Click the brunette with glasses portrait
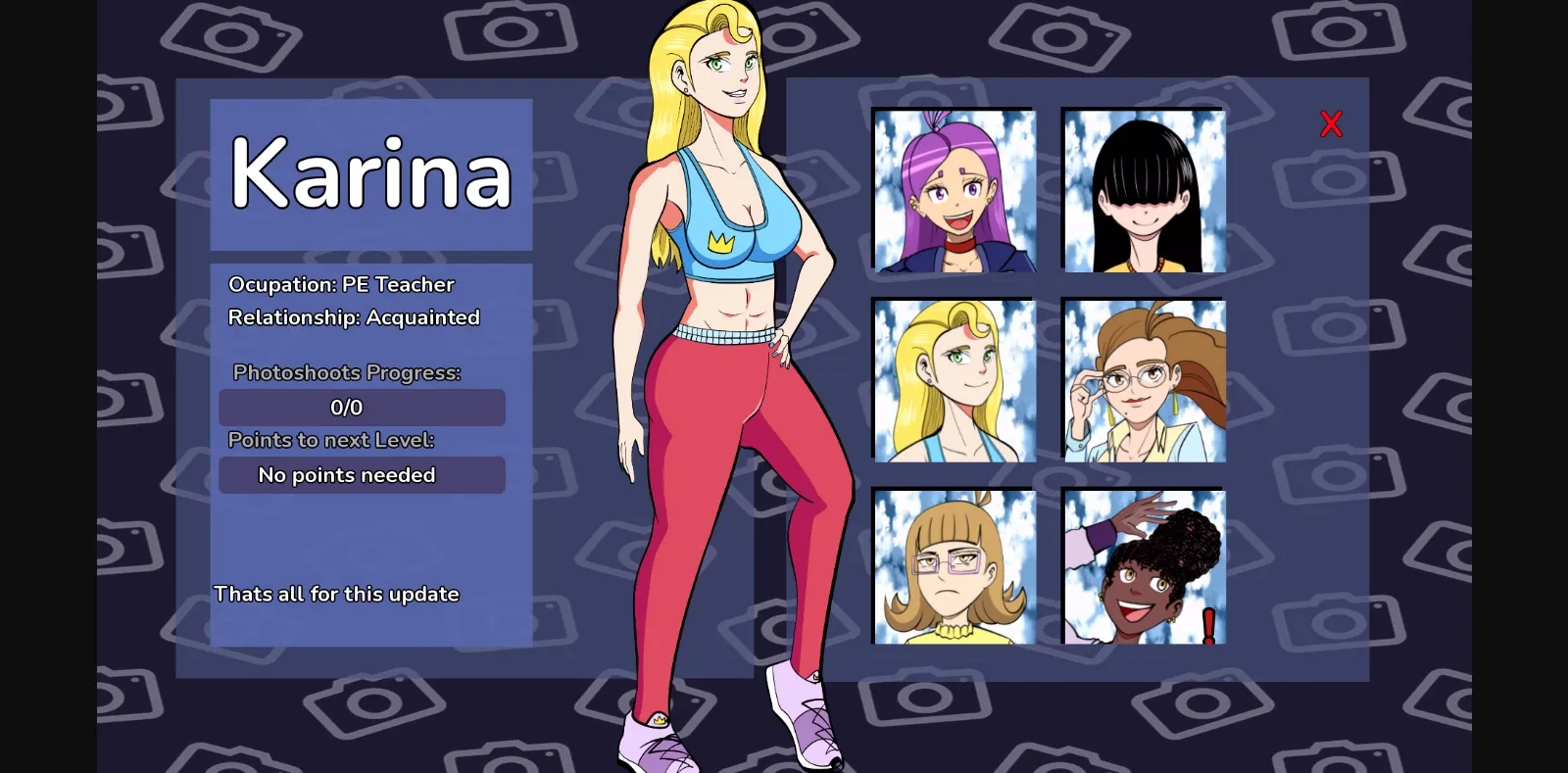The width and height of the screenshot is (1568, 773). tap(1142, 382)
